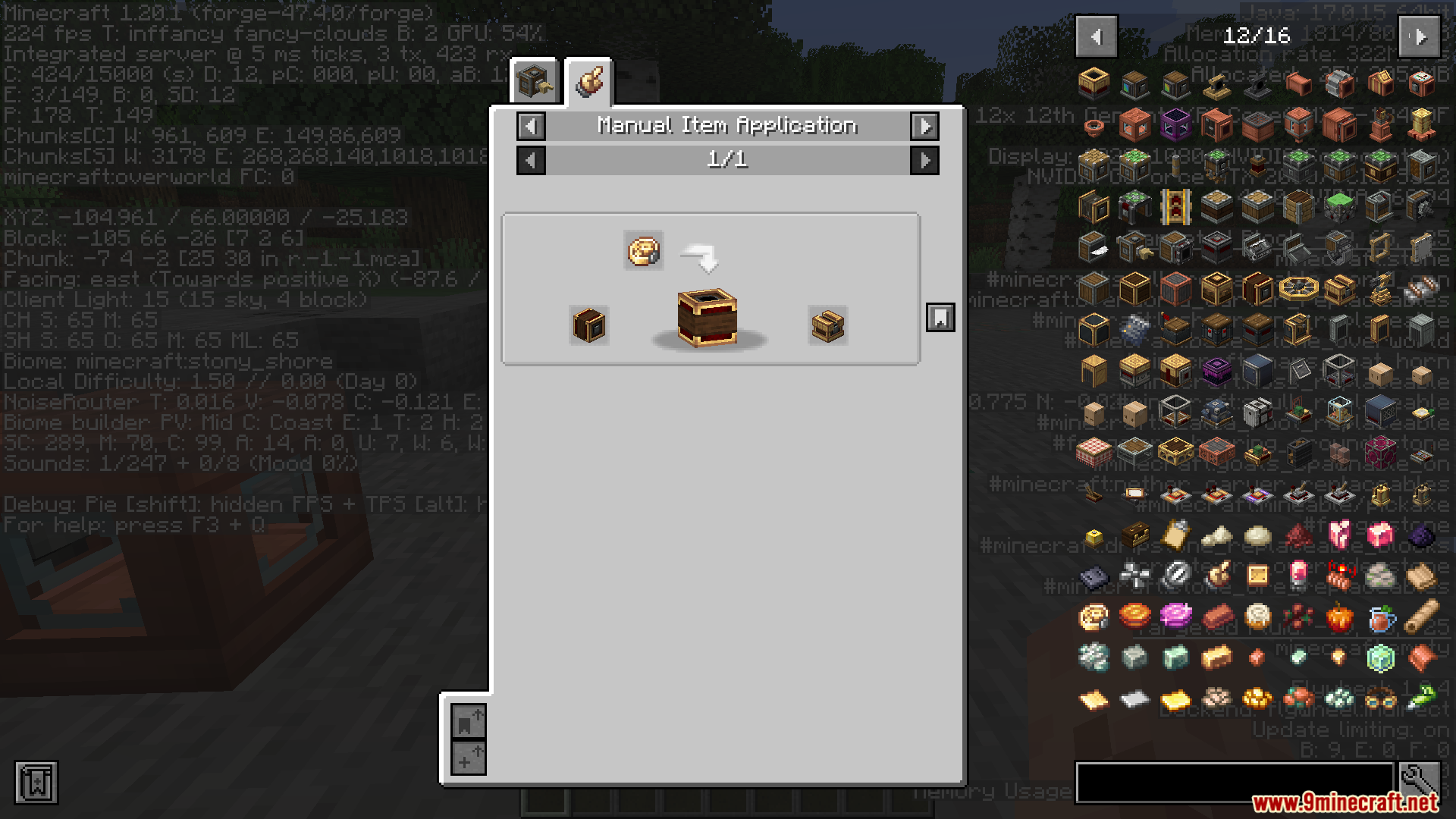Select the honeyed apple item

(1339, 618)
